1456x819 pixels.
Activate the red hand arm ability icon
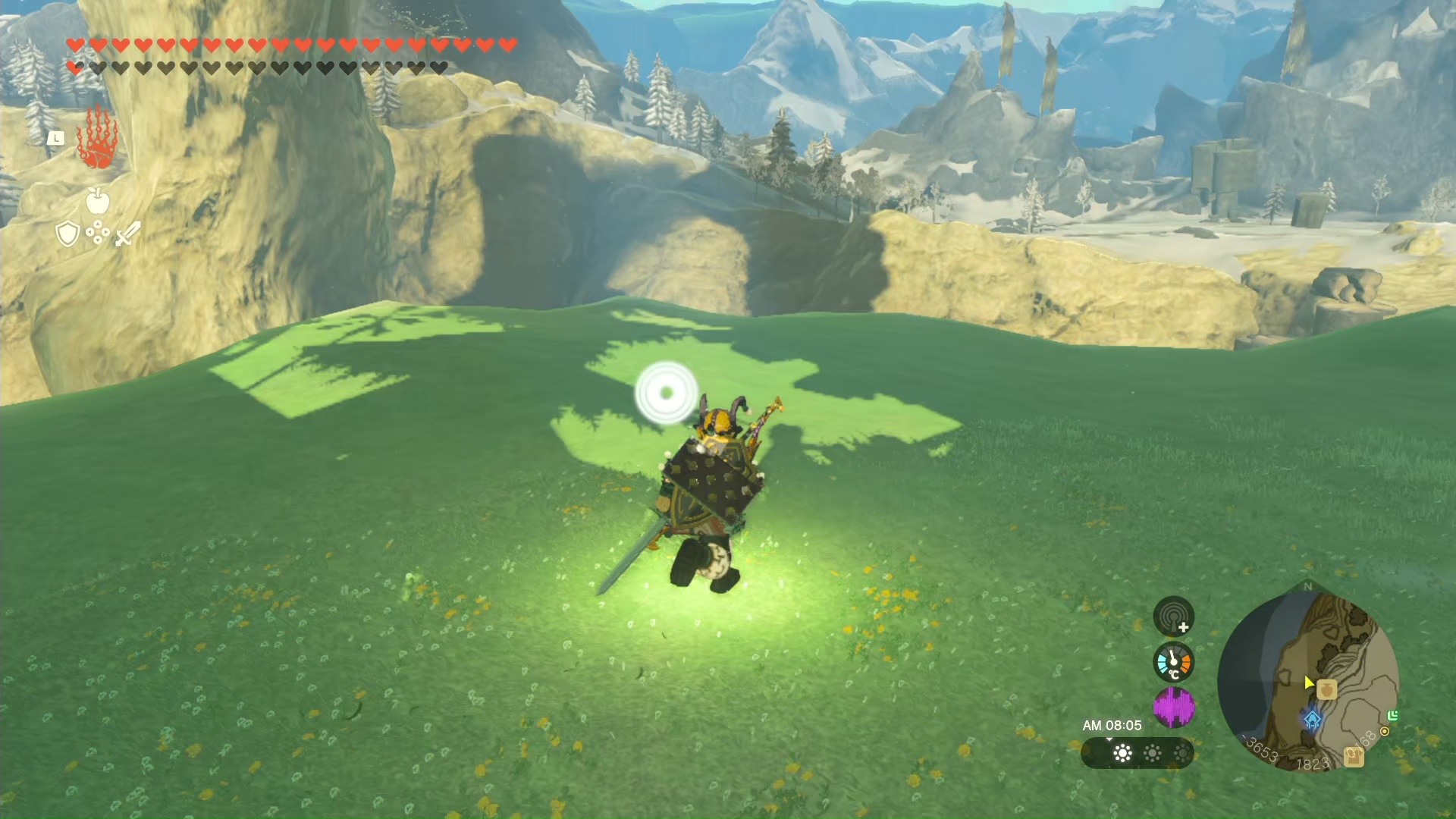tap(97, 139)
